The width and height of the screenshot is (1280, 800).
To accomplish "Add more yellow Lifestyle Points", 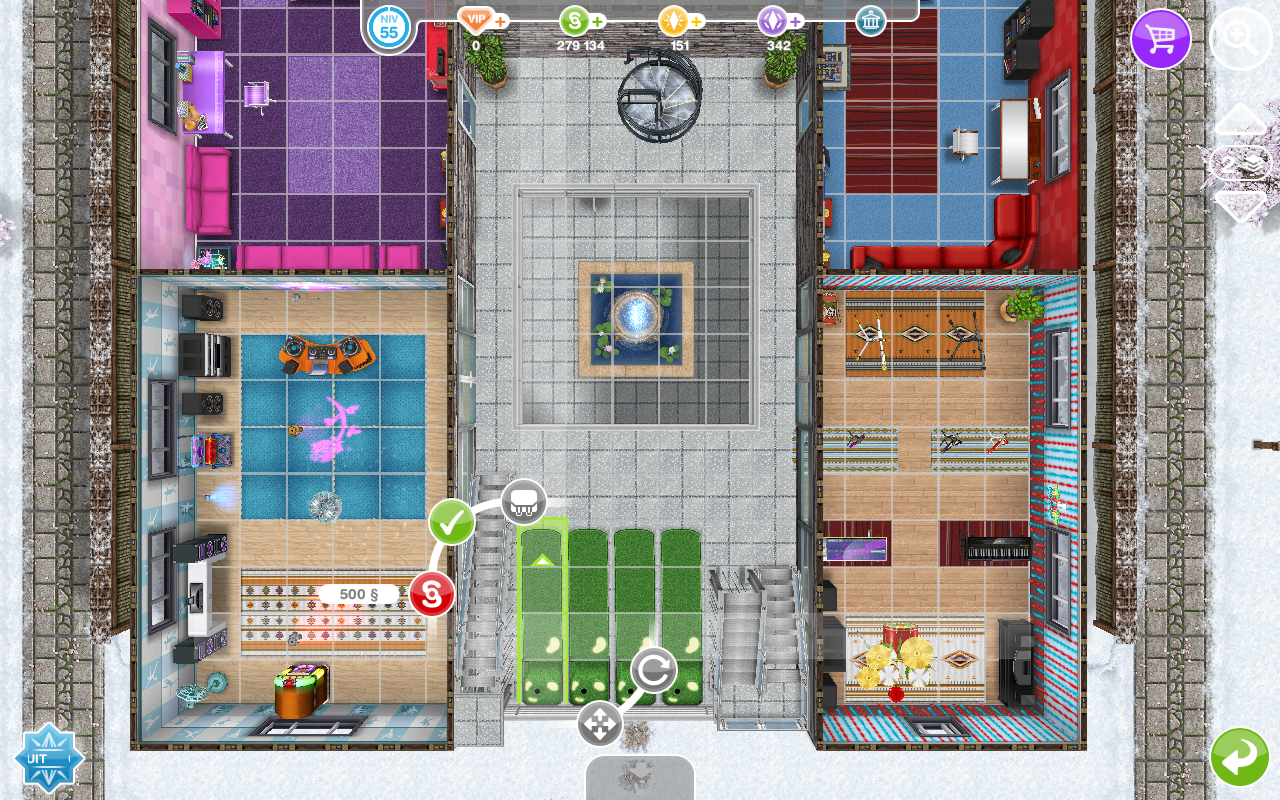I will 697,21.
